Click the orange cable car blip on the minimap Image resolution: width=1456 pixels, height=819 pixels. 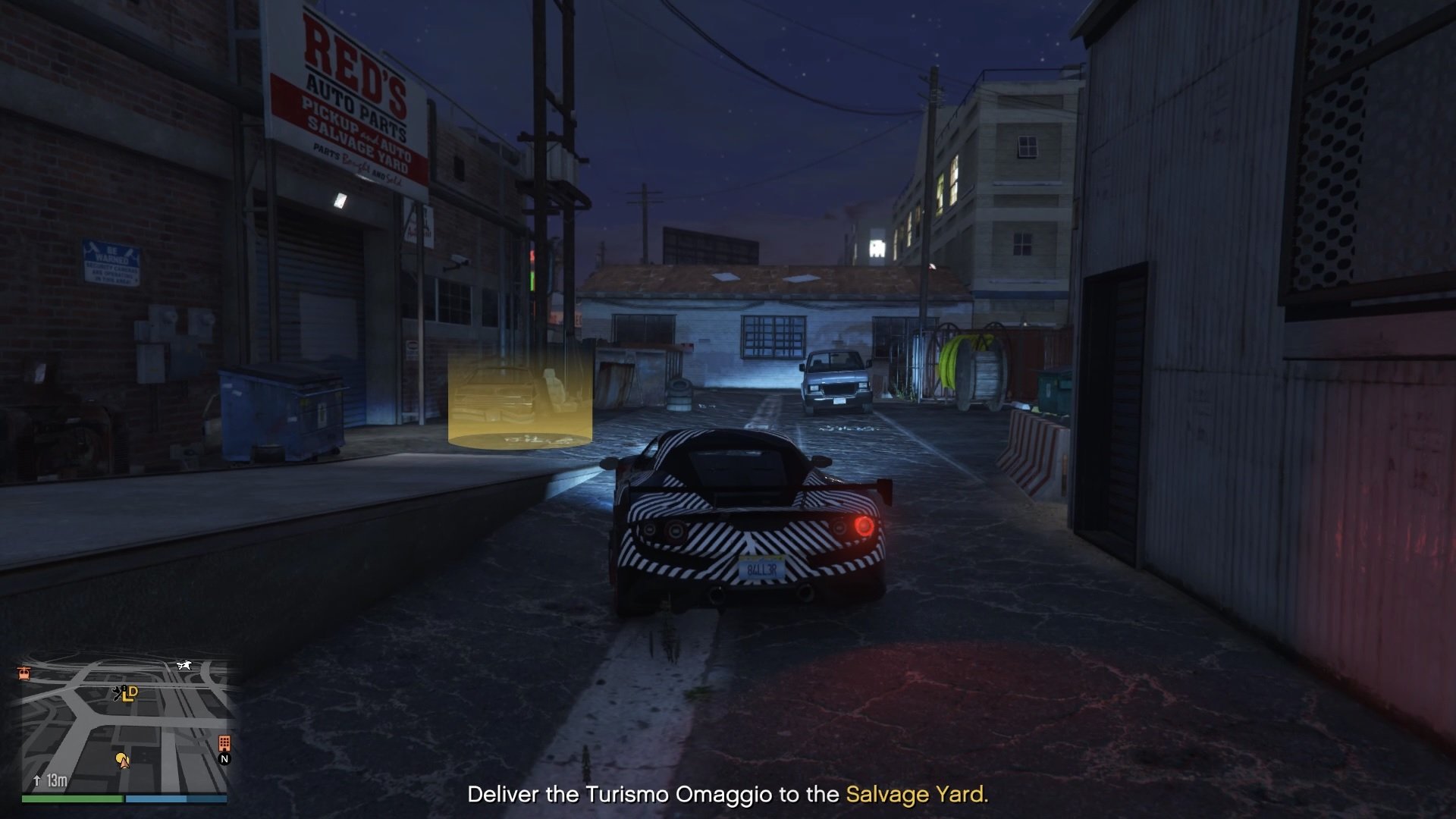(24, 673)
